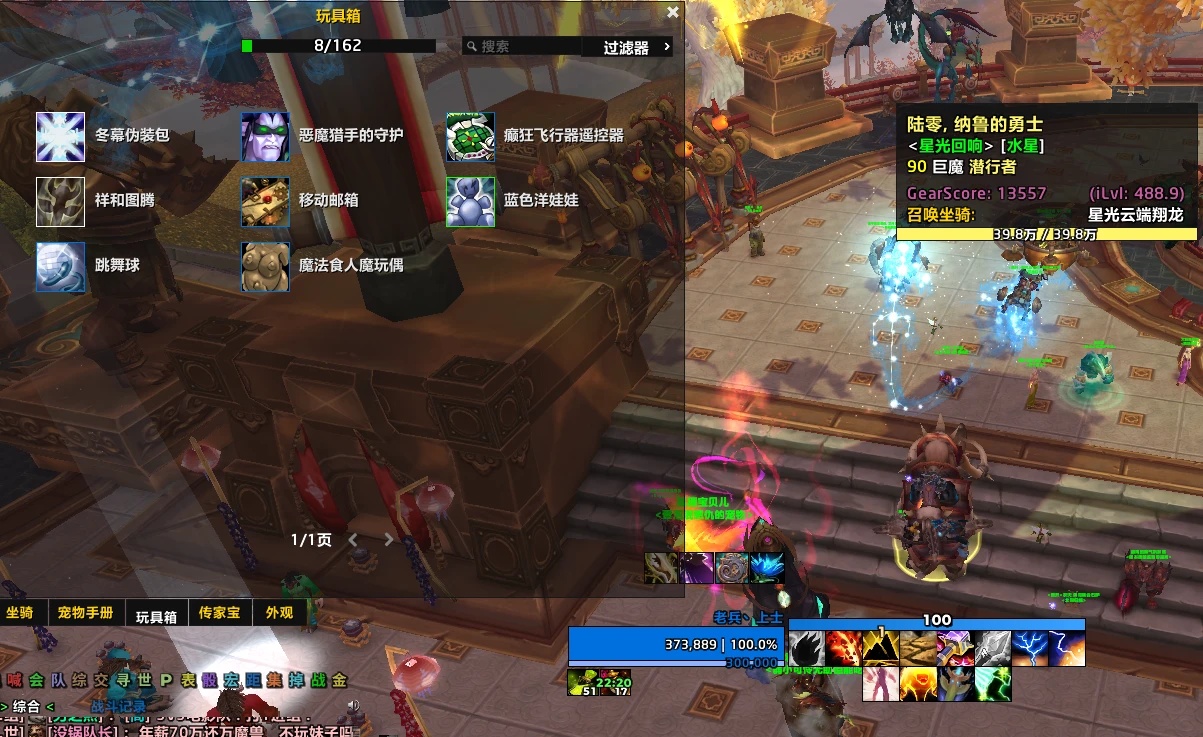Go to the previous toy box page

[353, 540]
